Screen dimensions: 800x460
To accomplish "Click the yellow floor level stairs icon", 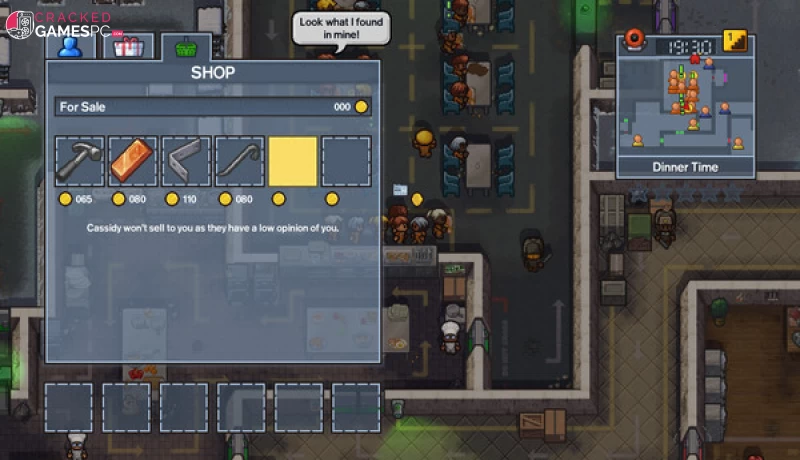I will tap(736, 42).
